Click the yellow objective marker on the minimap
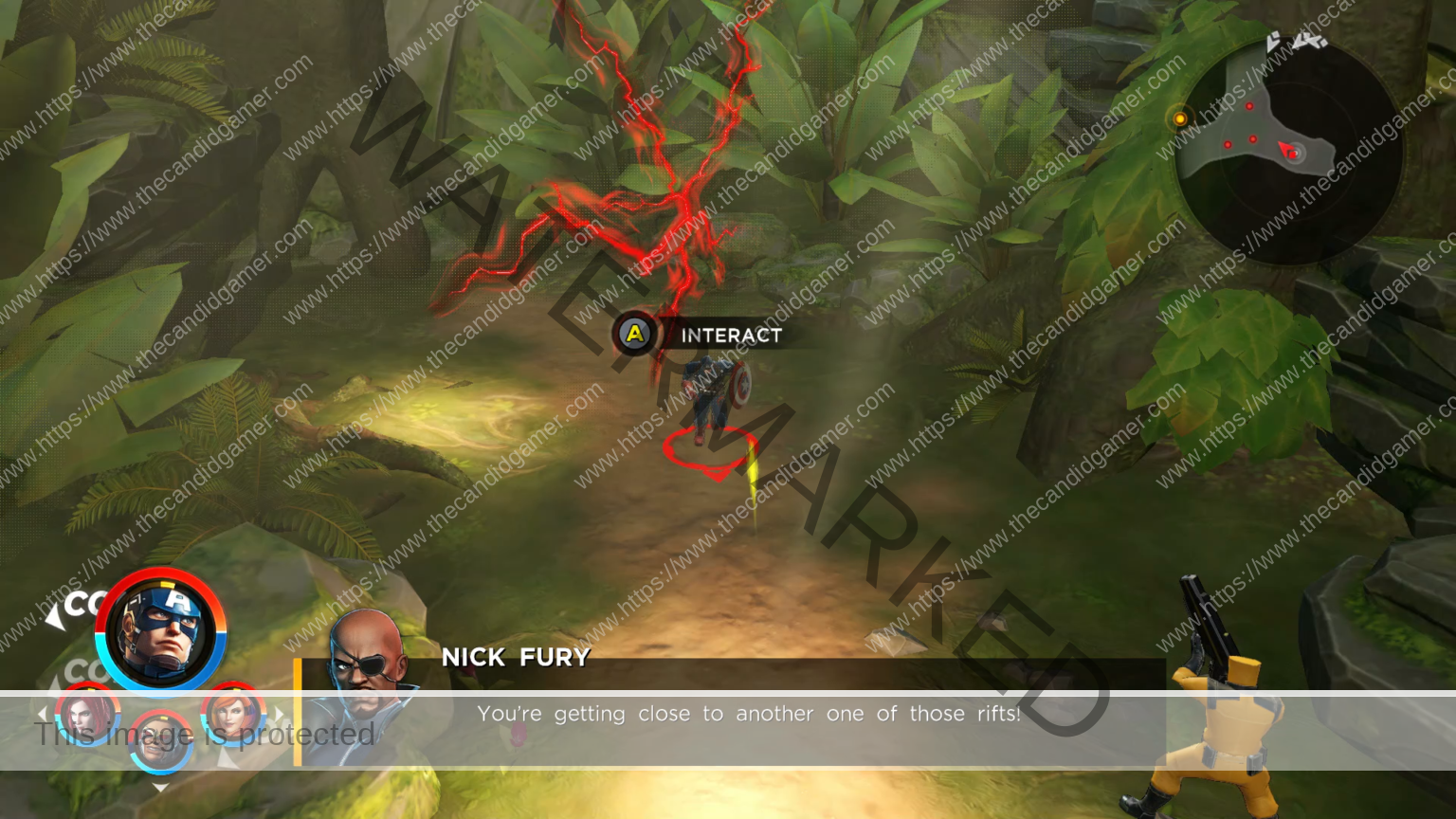Viewport: 1456px width, 819px height. [1180, 119]
